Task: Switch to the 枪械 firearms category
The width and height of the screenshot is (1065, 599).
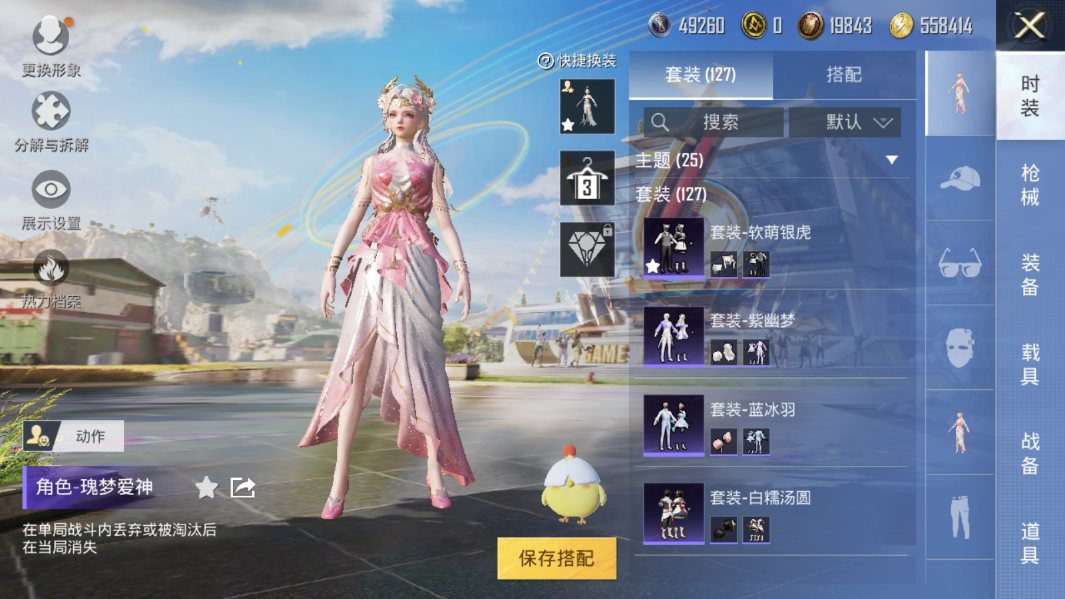Action: point(1030,185)
